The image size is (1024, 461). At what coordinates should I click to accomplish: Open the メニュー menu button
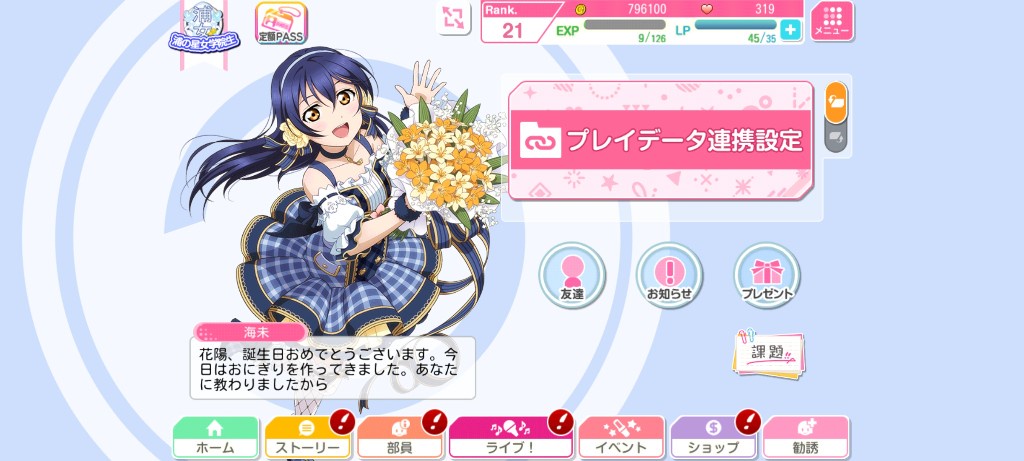point(832,21)
